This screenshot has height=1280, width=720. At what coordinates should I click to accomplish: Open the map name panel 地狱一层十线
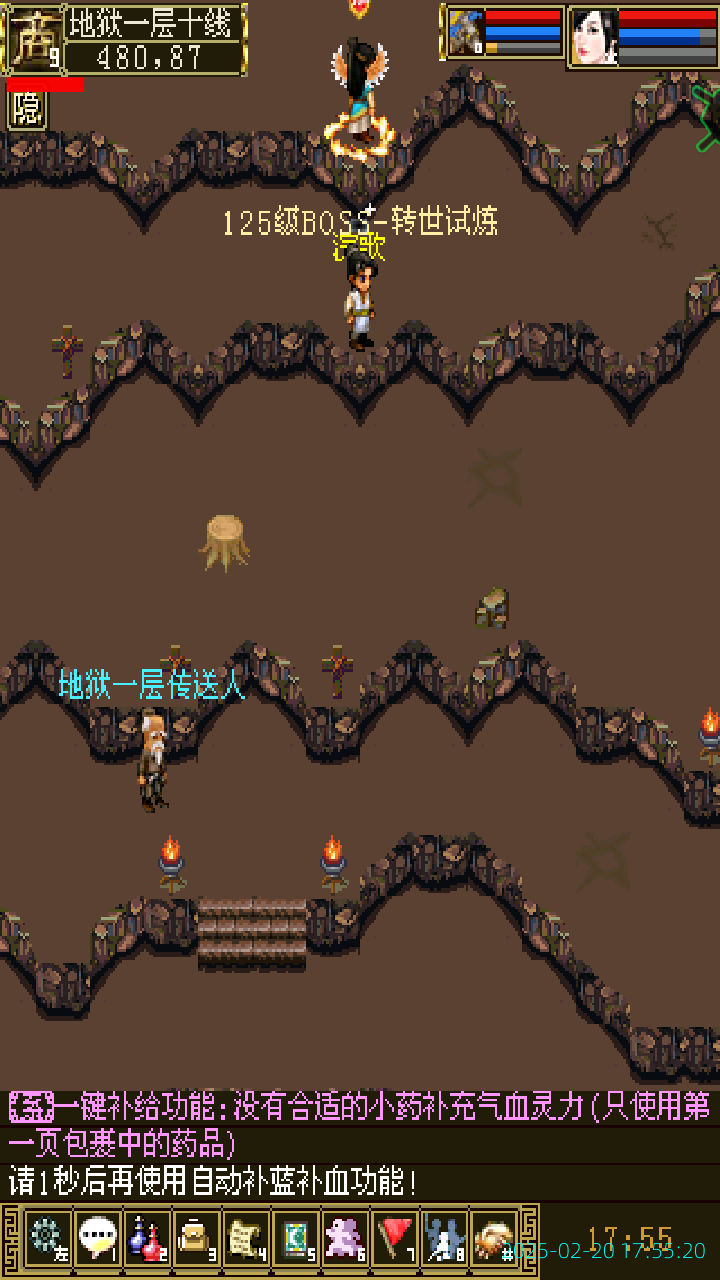[154, 24]
